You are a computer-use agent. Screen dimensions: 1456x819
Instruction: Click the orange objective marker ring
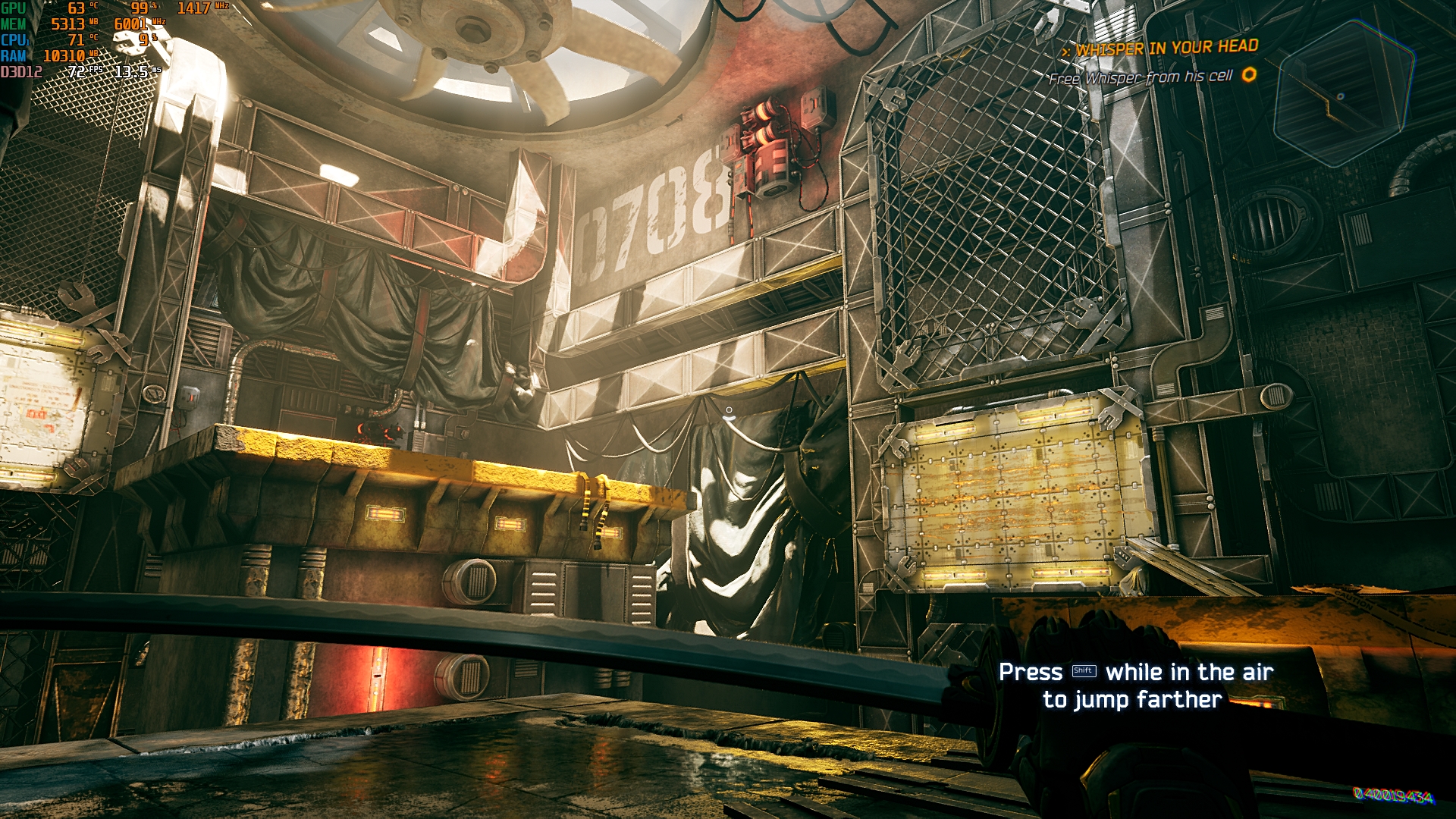coord(1249,74)
